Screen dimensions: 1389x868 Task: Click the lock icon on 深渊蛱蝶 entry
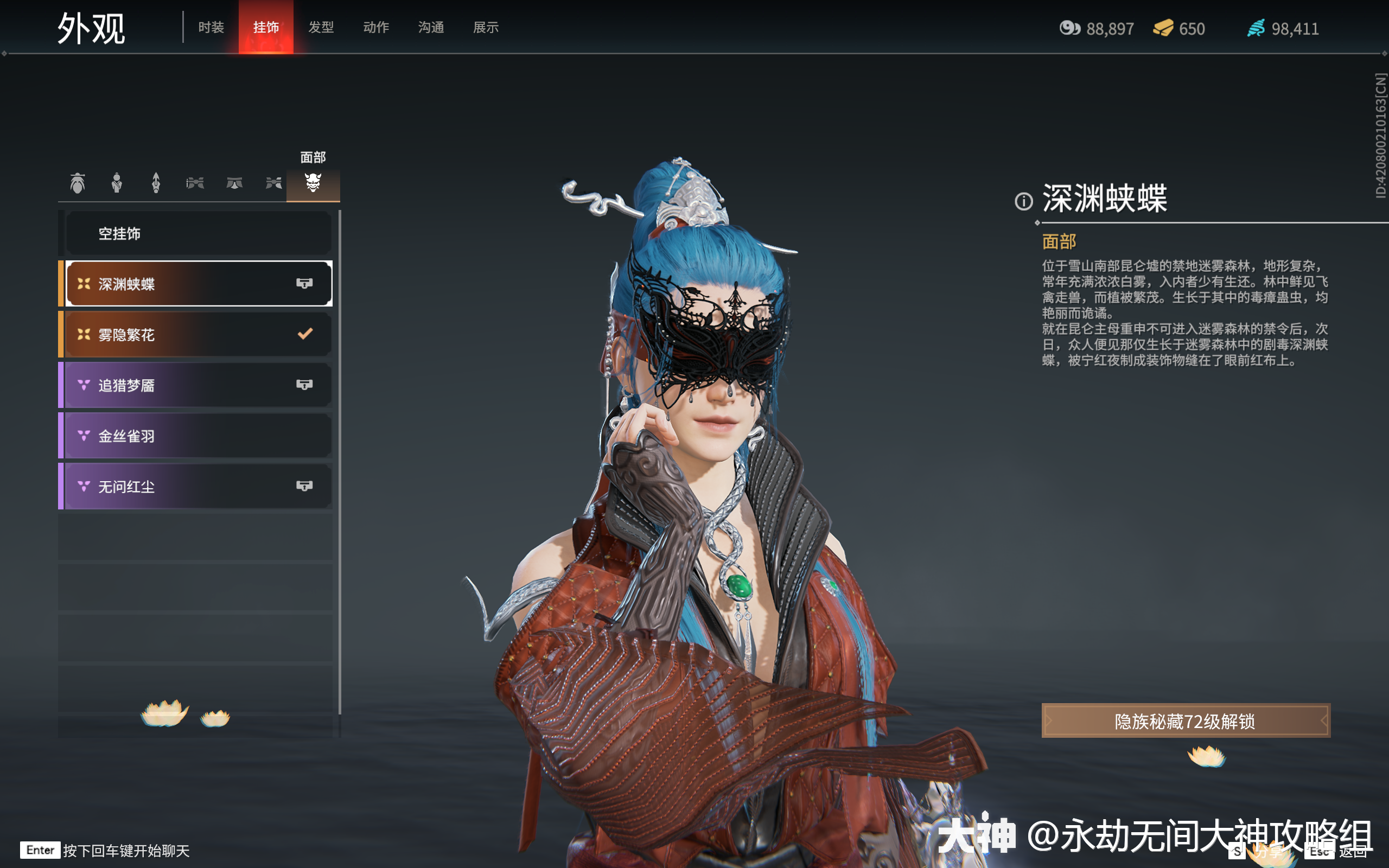[x=305, y=283]
